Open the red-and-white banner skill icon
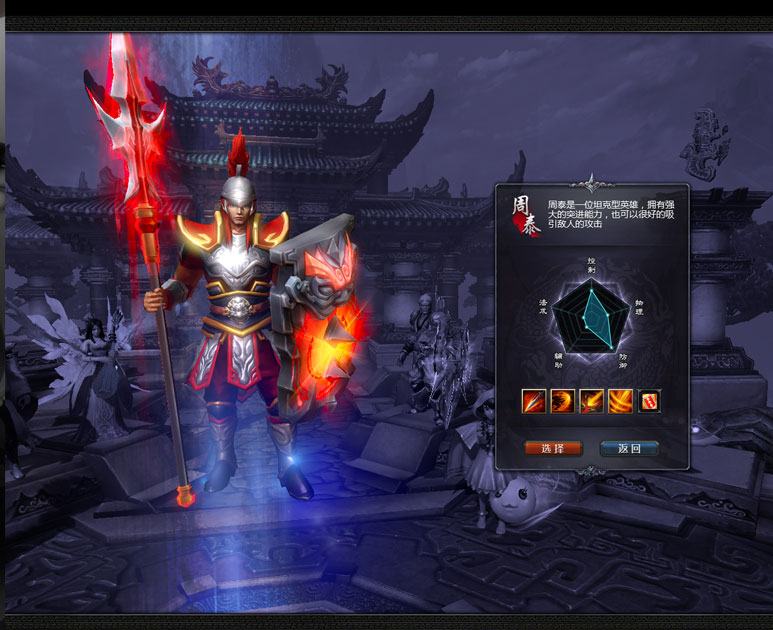The height and width of the screenshot is (630, 773). (x=650, y=401)
